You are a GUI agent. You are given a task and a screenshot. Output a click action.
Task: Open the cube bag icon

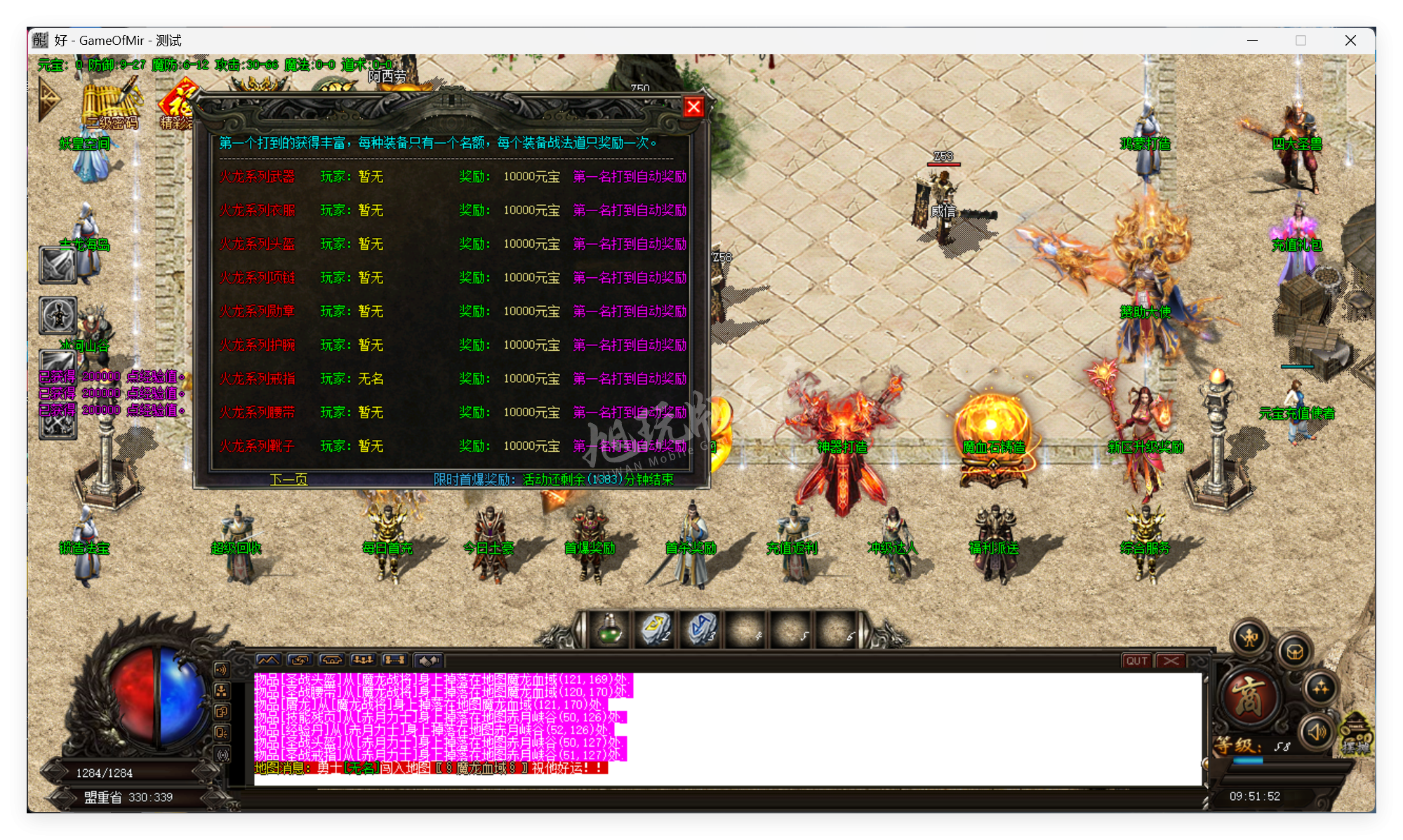1295,652
